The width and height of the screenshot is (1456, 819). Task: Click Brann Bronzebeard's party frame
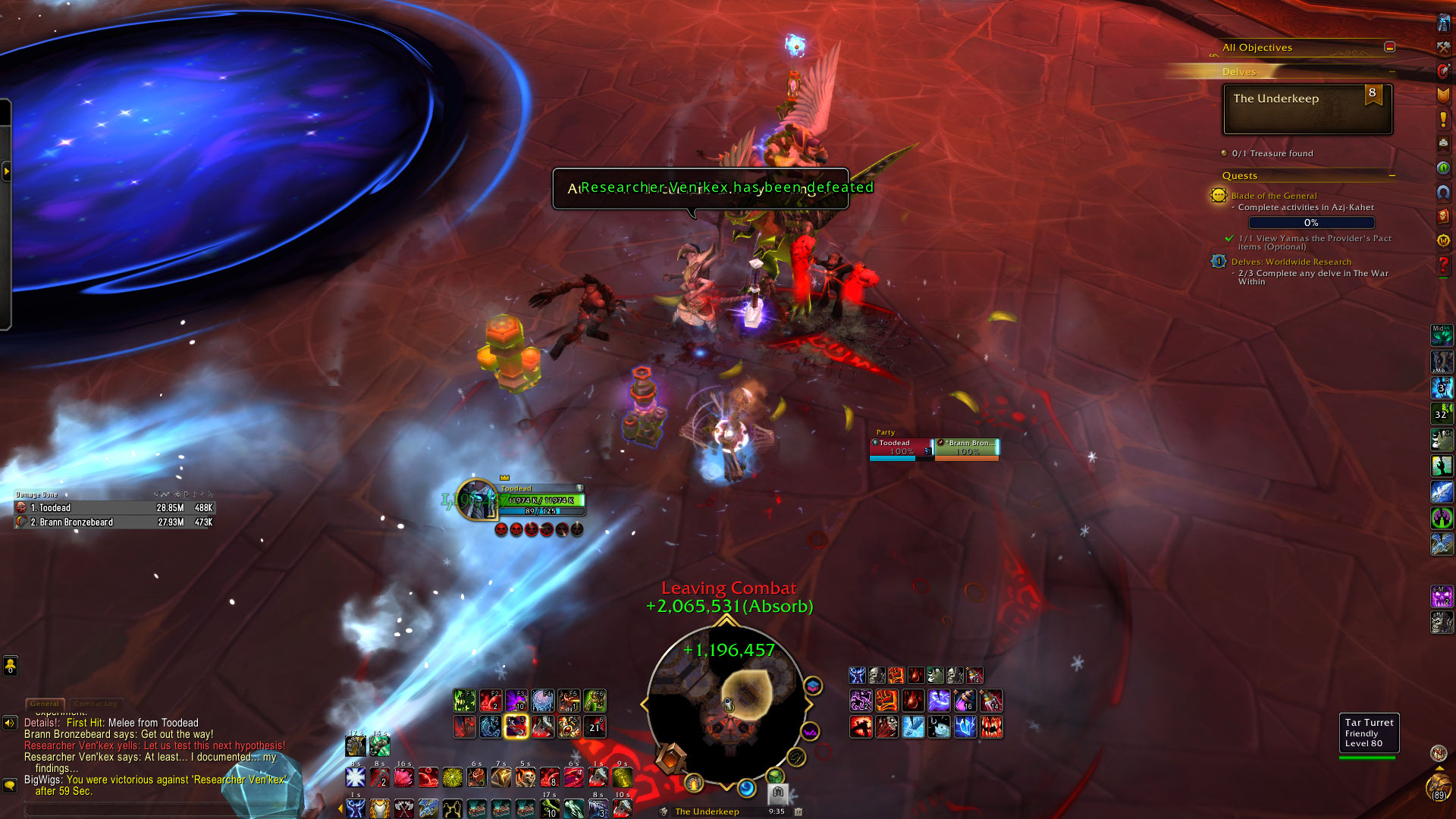(x=967, y=448)
